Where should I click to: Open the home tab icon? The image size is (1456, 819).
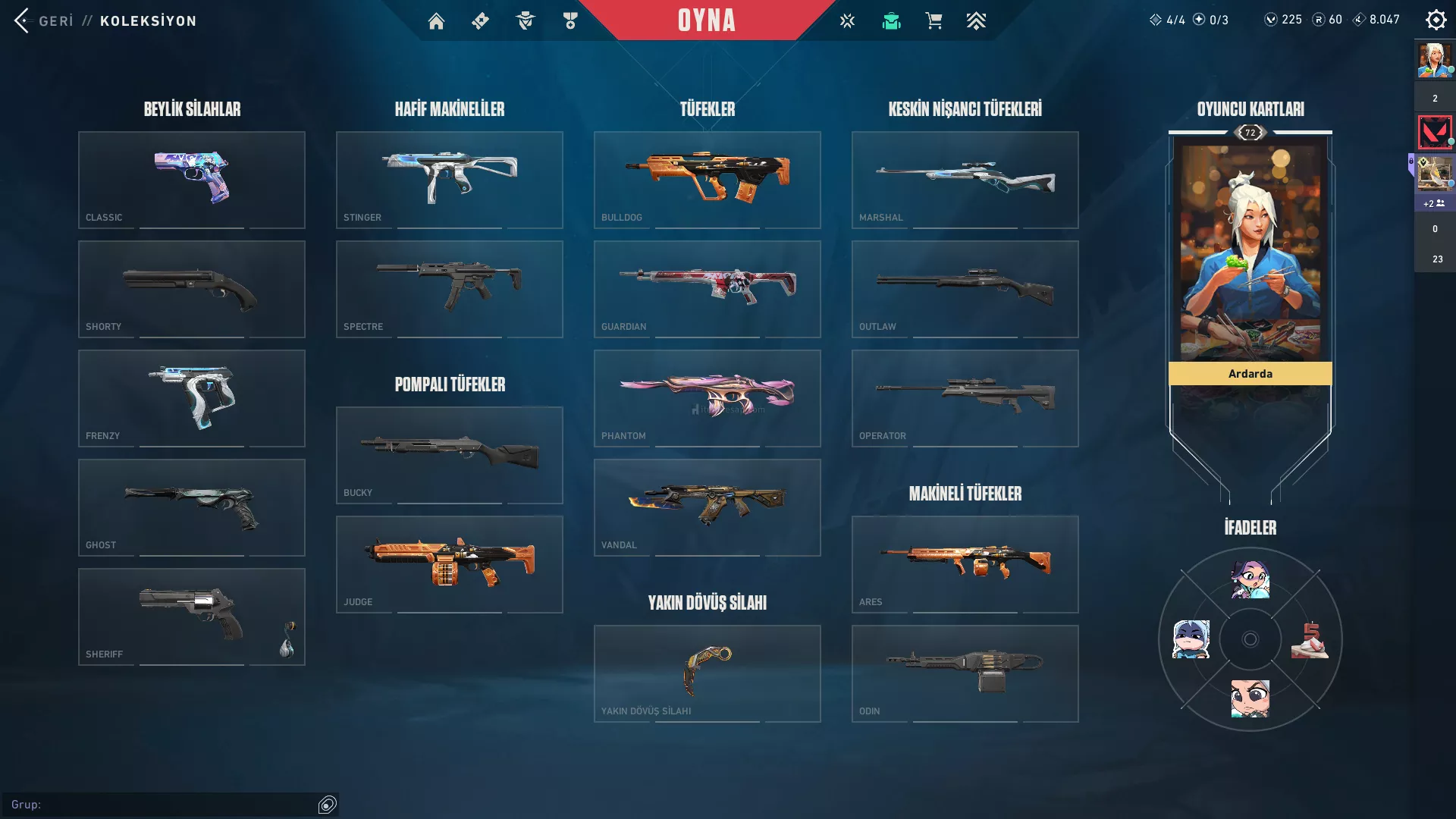pos(436,21)
